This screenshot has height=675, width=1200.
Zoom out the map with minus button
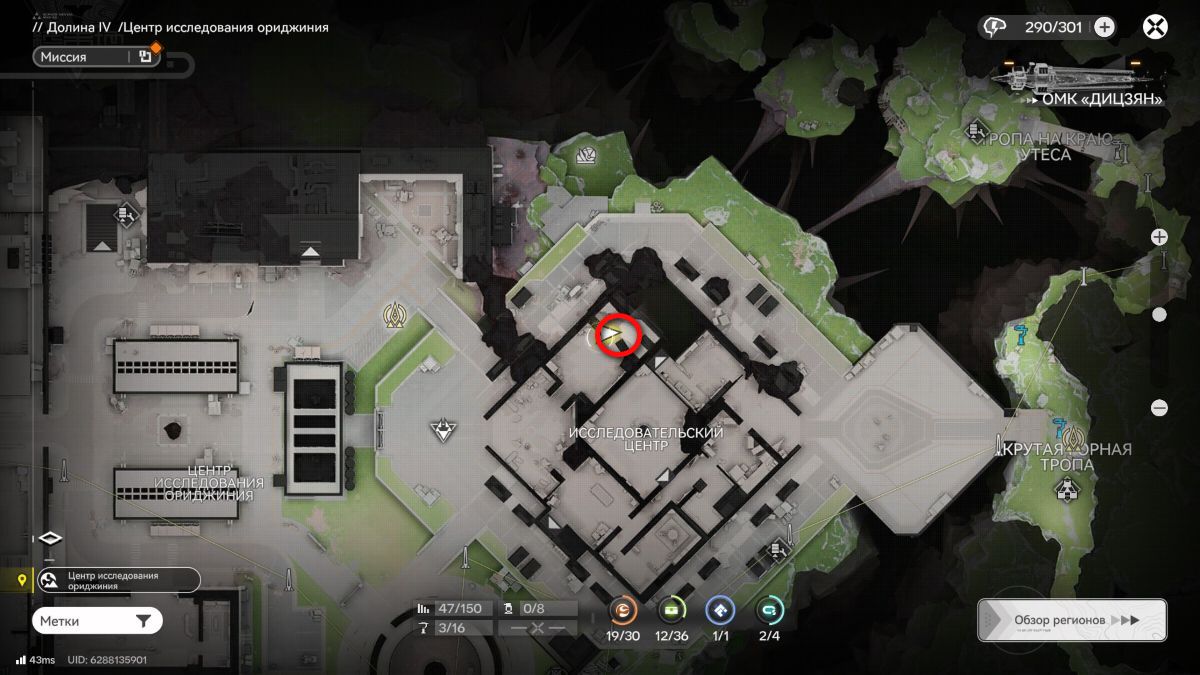(1159, 407)
